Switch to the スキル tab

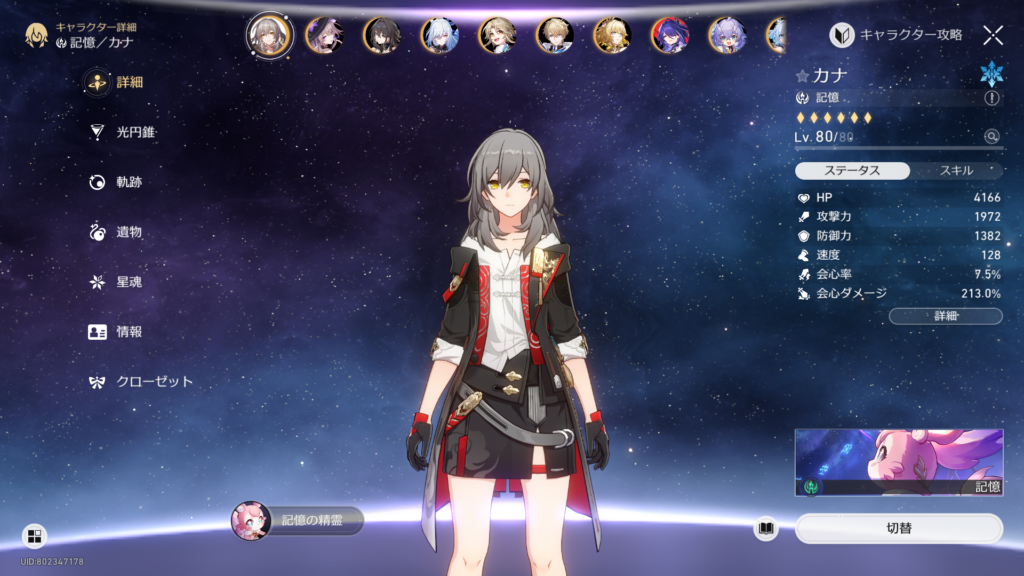[956, 171]
